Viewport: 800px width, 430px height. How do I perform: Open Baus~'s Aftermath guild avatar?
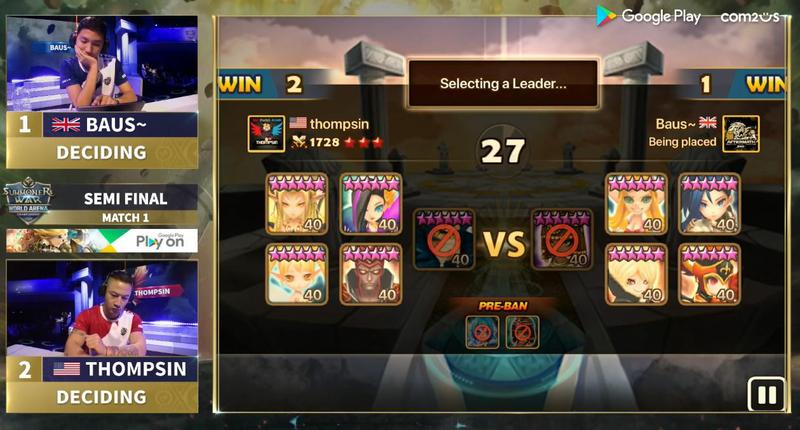pyautogui.click(x=740, y=133)
